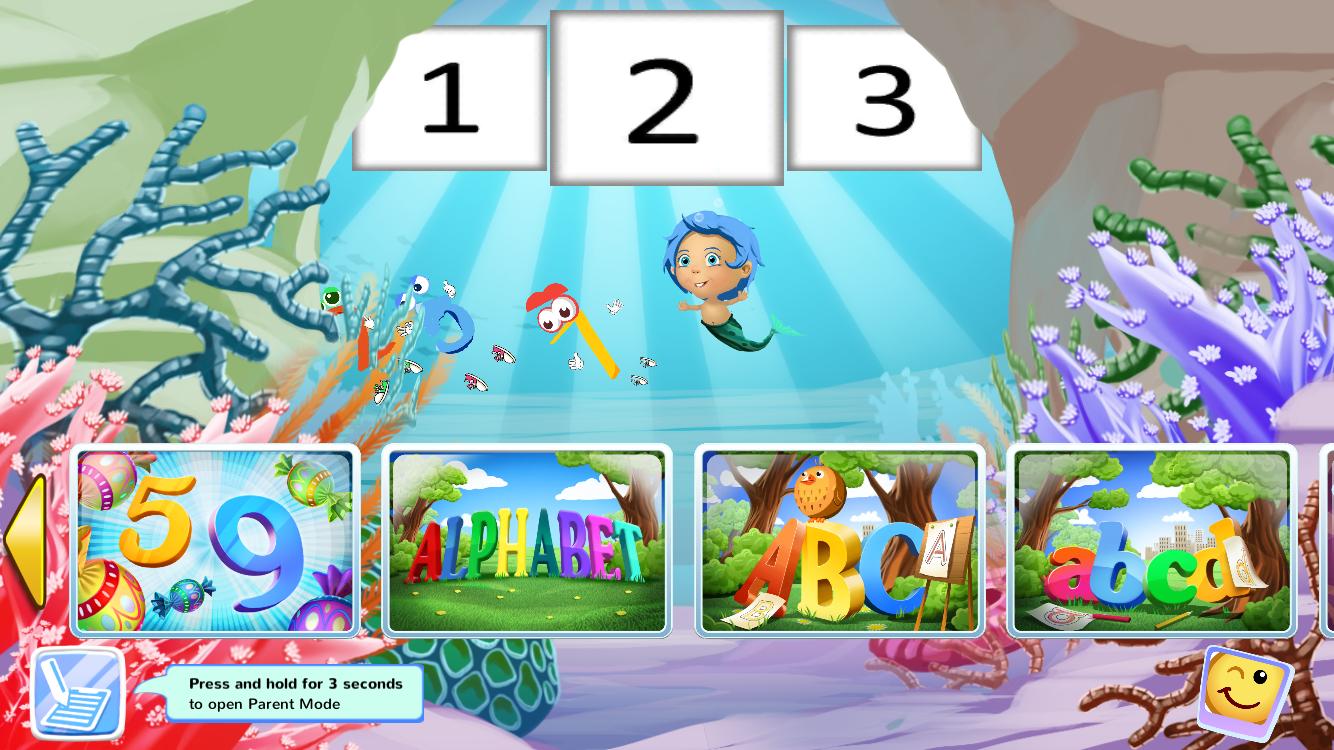Open the numbers 5 and 9 game
The image size is (1334, 750).
(214, 540)
